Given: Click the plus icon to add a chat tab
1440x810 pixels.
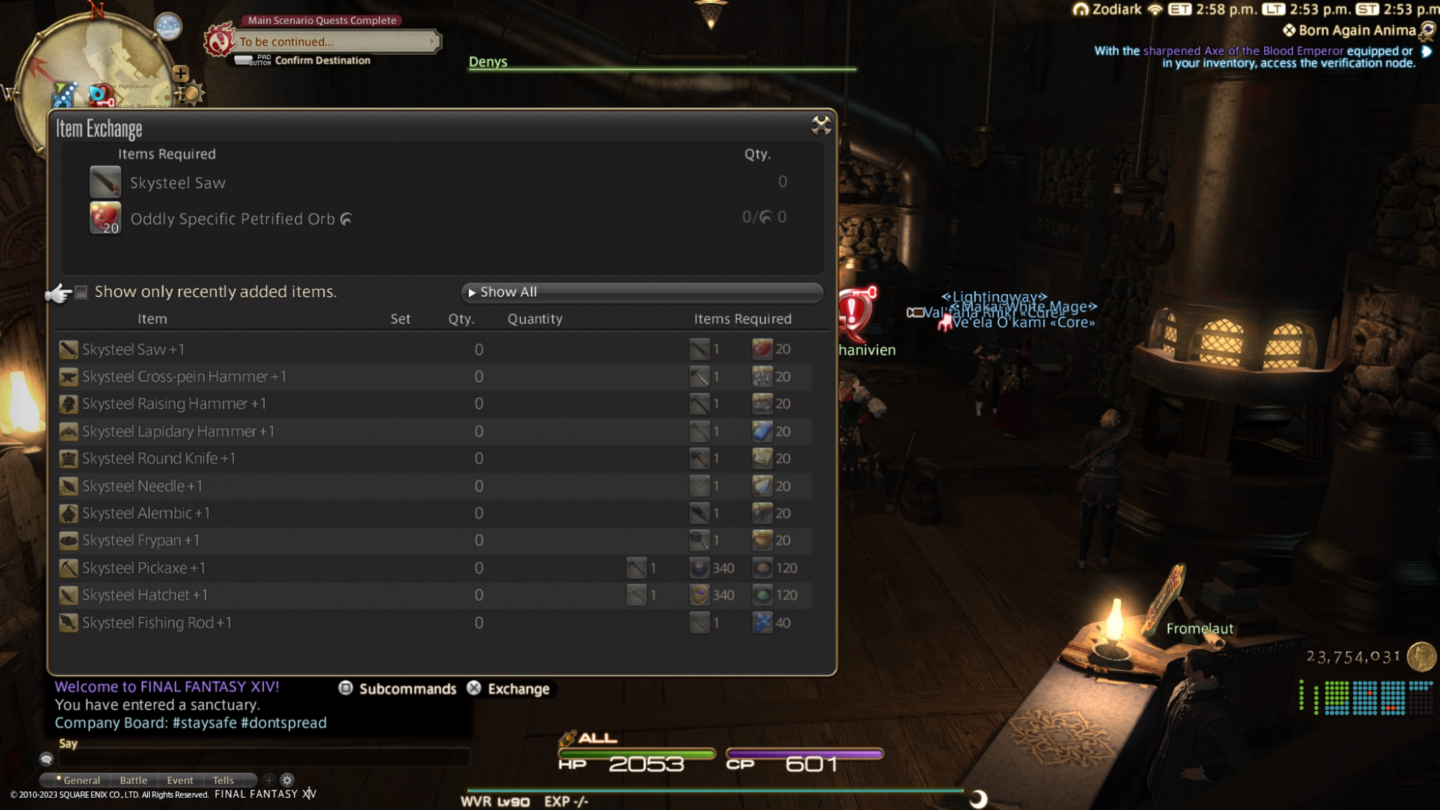Looking at the screenshot, I should point(268,780).
